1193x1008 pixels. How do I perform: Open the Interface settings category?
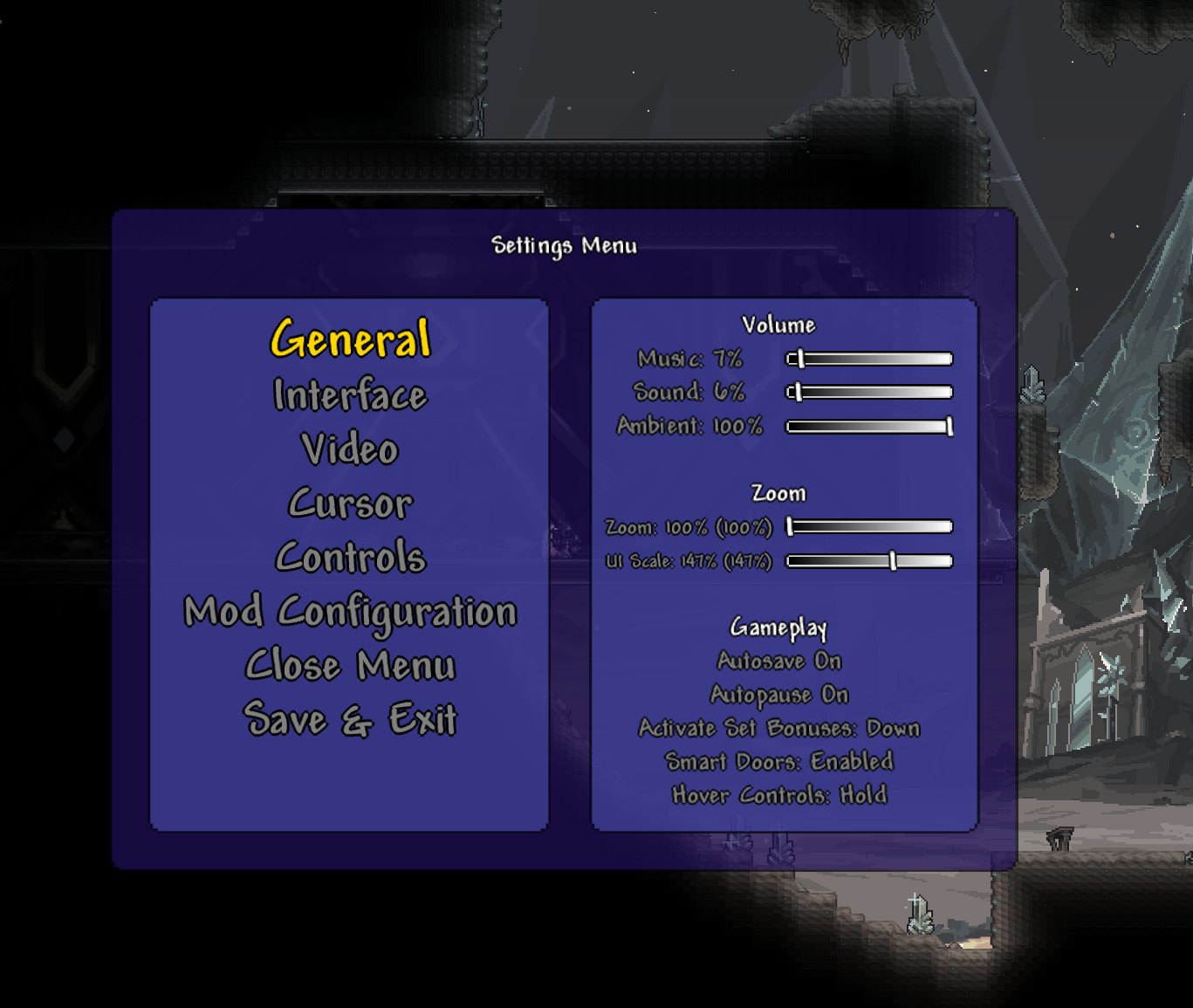(x=349, y=395)
